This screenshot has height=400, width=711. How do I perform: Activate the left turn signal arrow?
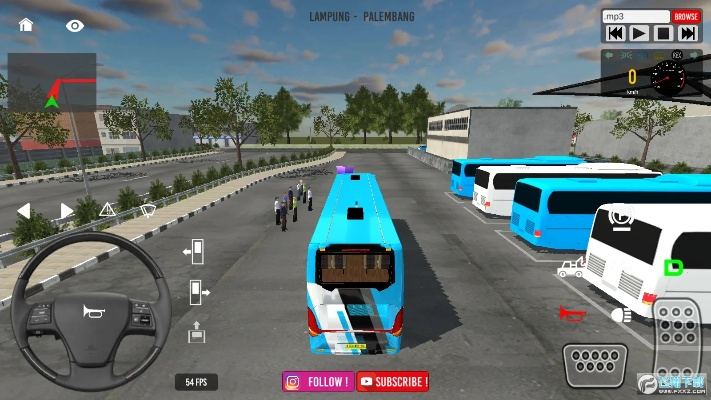pyautogui.click(x=24, y=210)
